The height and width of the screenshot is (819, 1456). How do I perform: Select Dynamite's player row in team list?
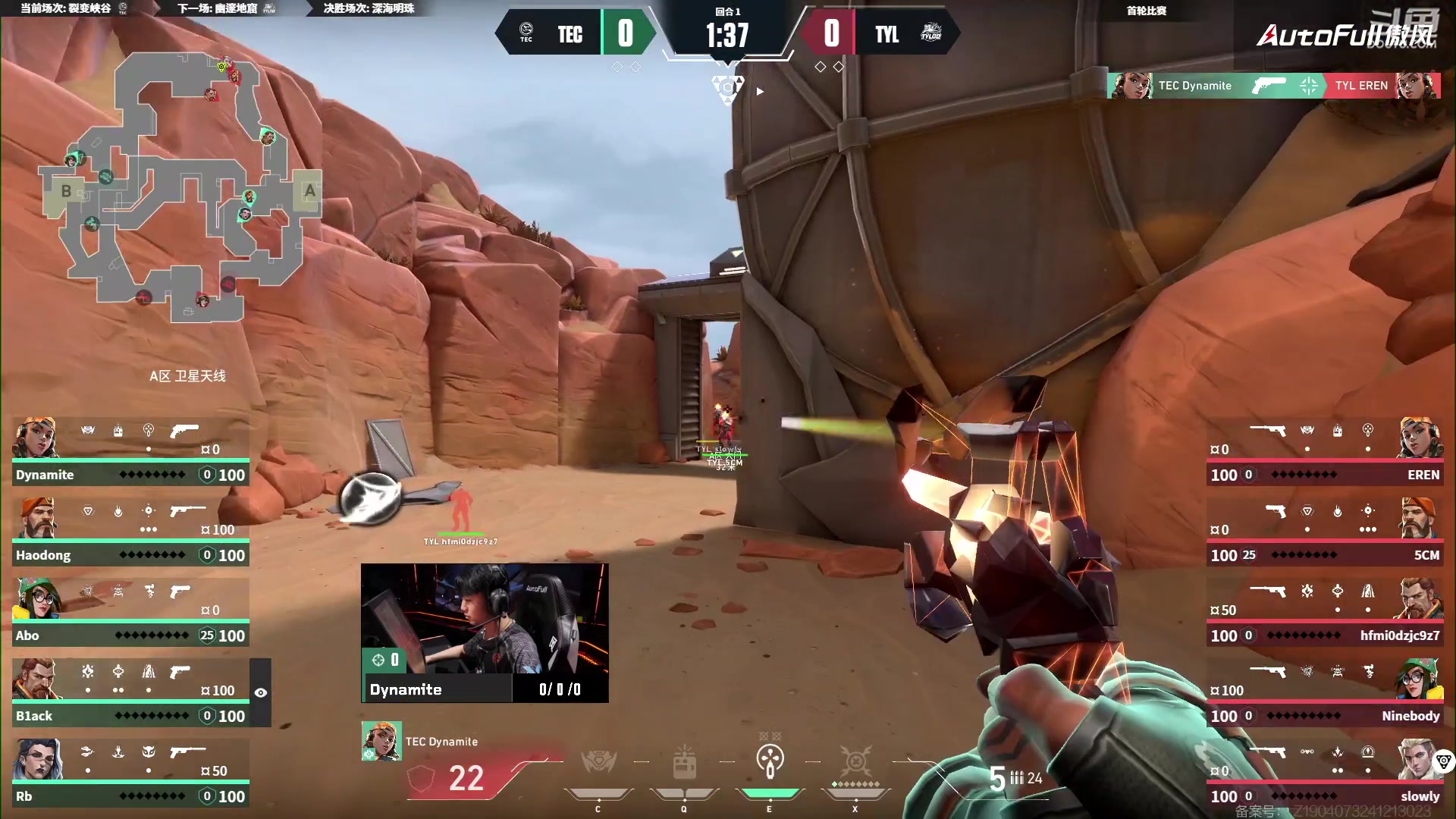tap(130, 452)
